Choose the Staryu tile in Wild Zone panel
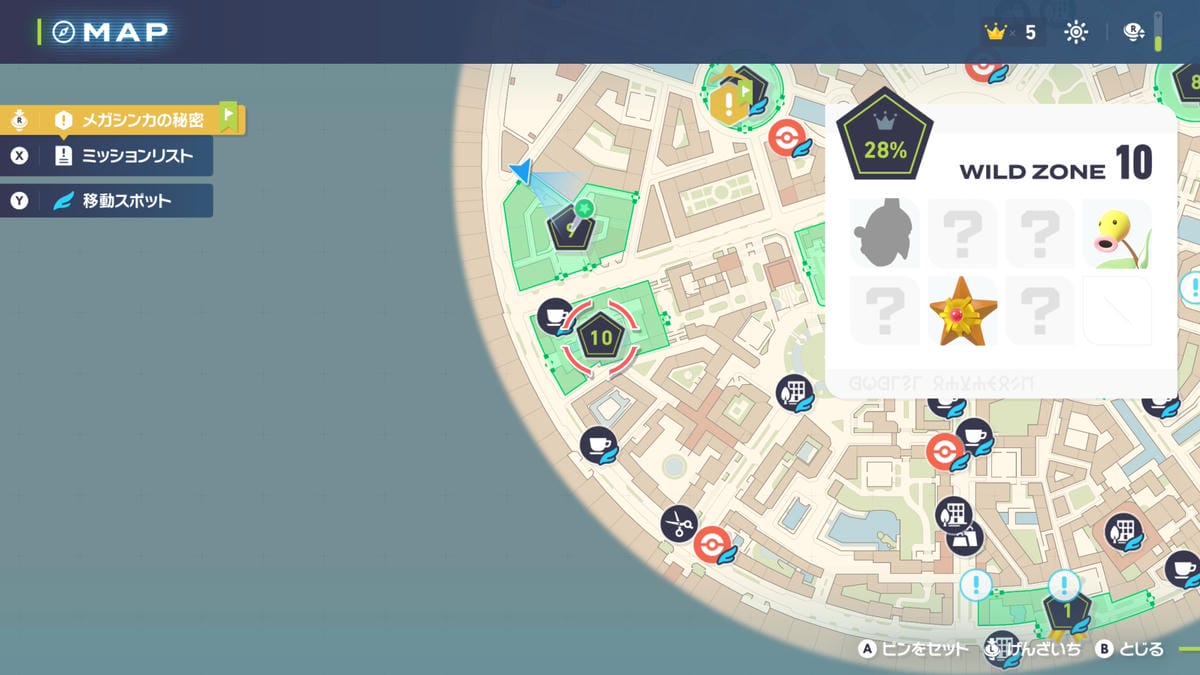 click(x=962, y=311)
